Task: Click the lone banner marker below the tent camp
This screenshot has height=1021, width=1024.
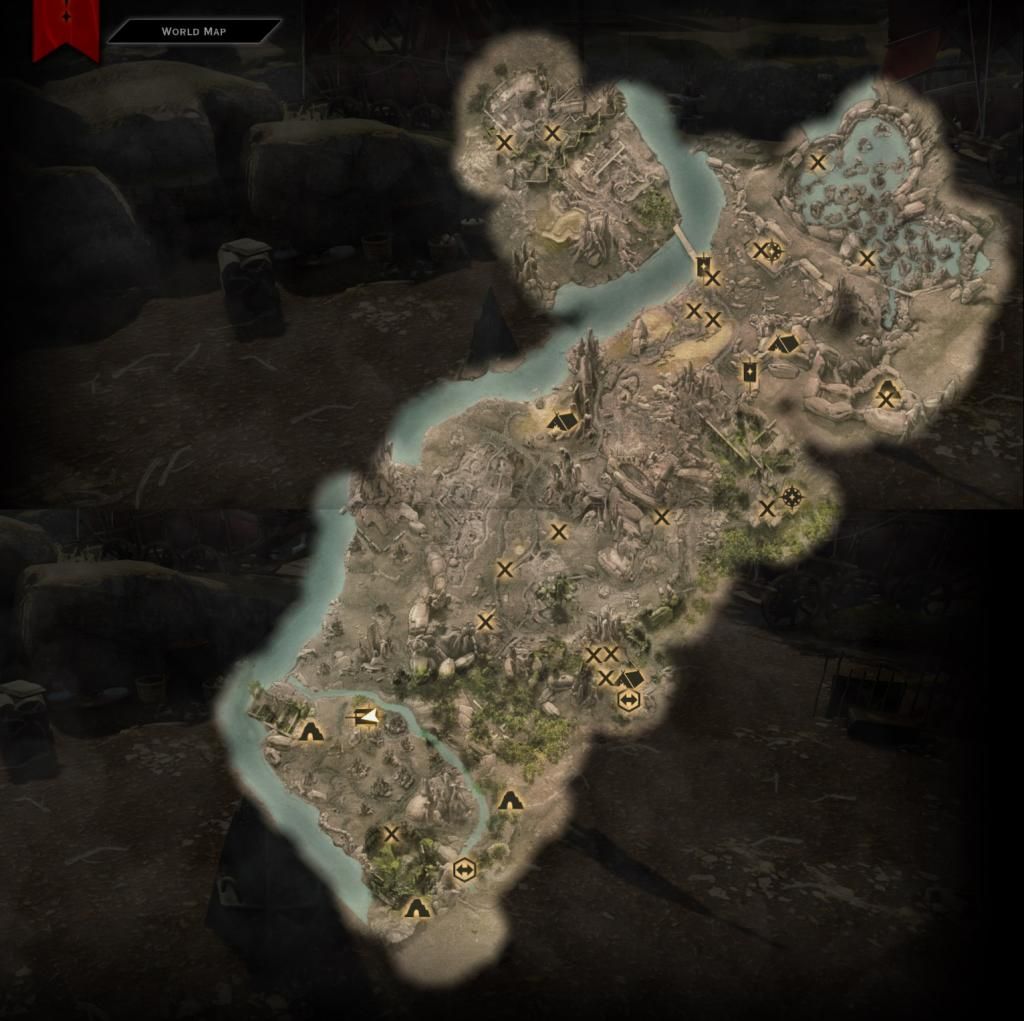Action: click(748, 372)
